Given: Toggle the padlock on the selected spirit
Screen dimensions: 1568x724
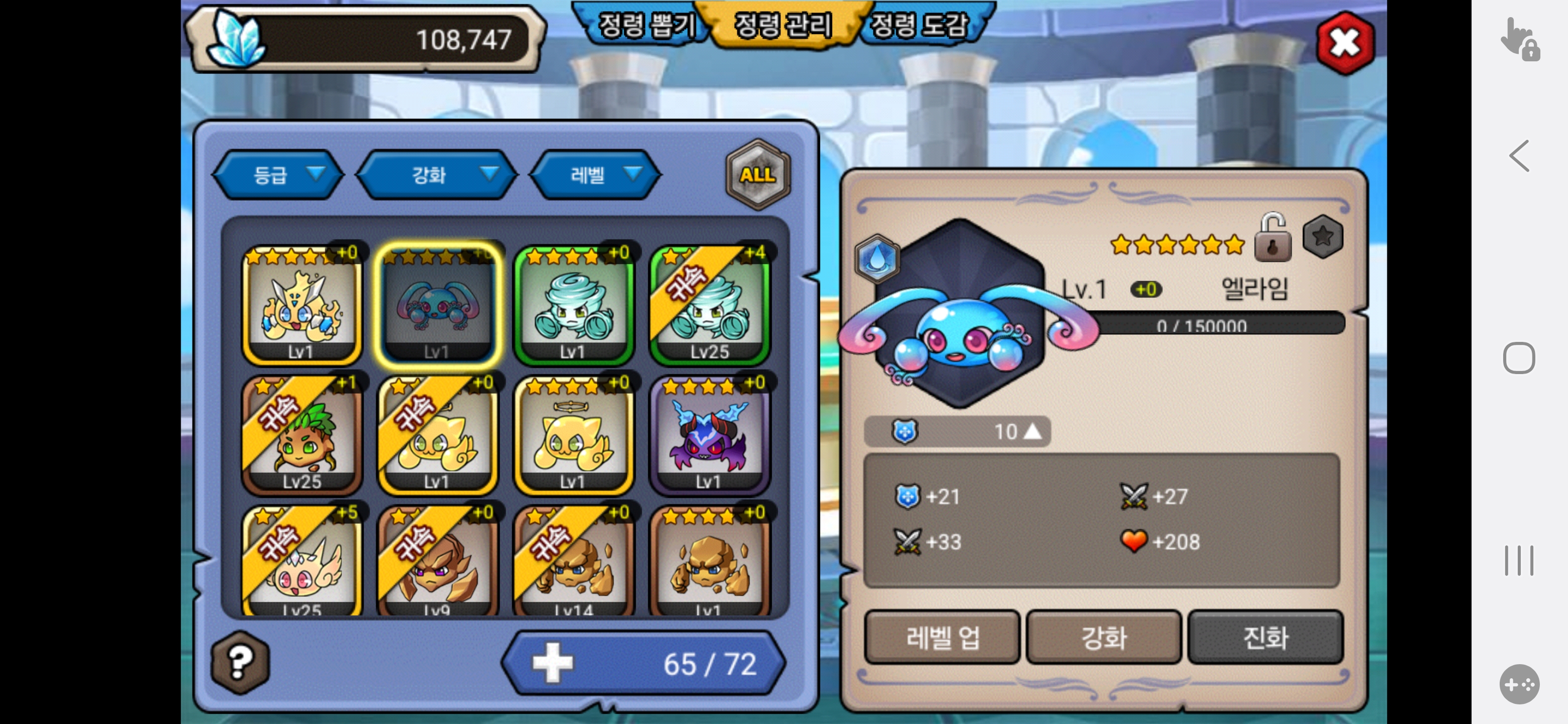Looking at the screenshot, I should (x=1273, y=238).
